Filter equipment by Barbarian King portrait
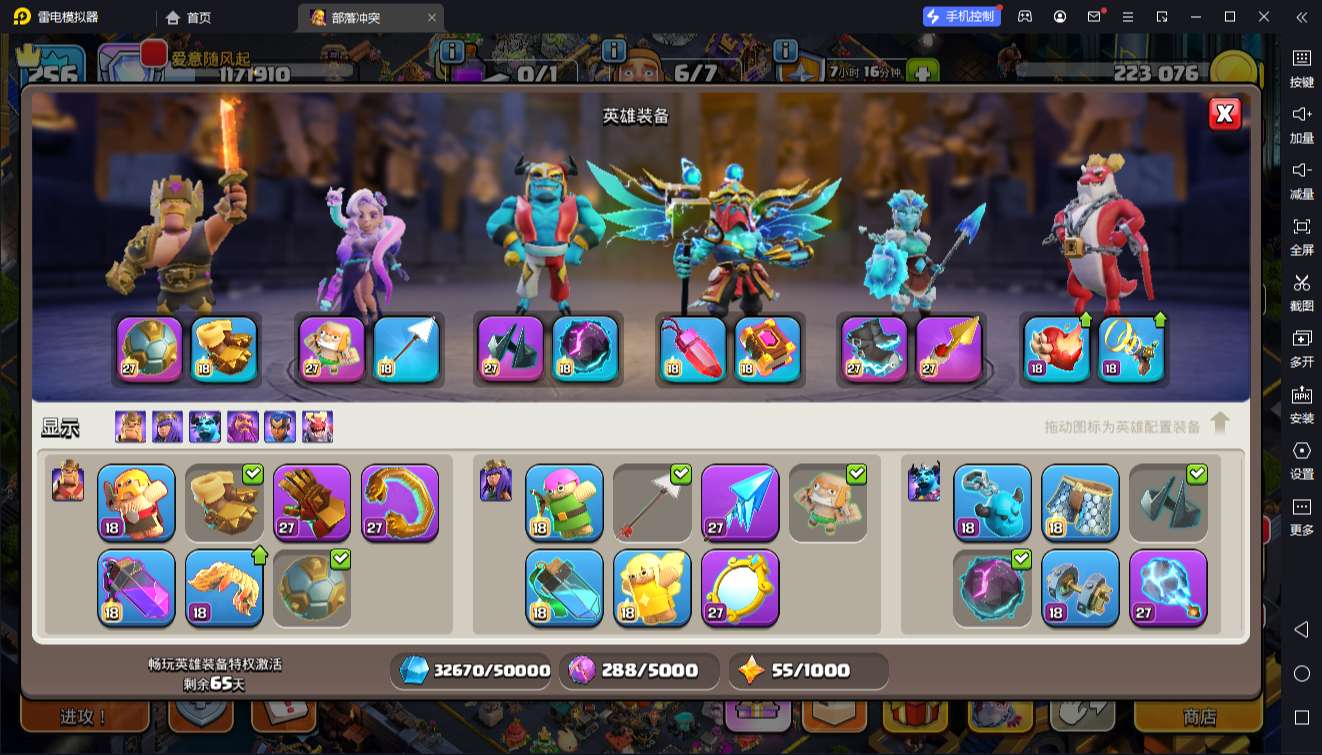The width and height of the screenshot is (1322, 755). [x=130, y=427]
